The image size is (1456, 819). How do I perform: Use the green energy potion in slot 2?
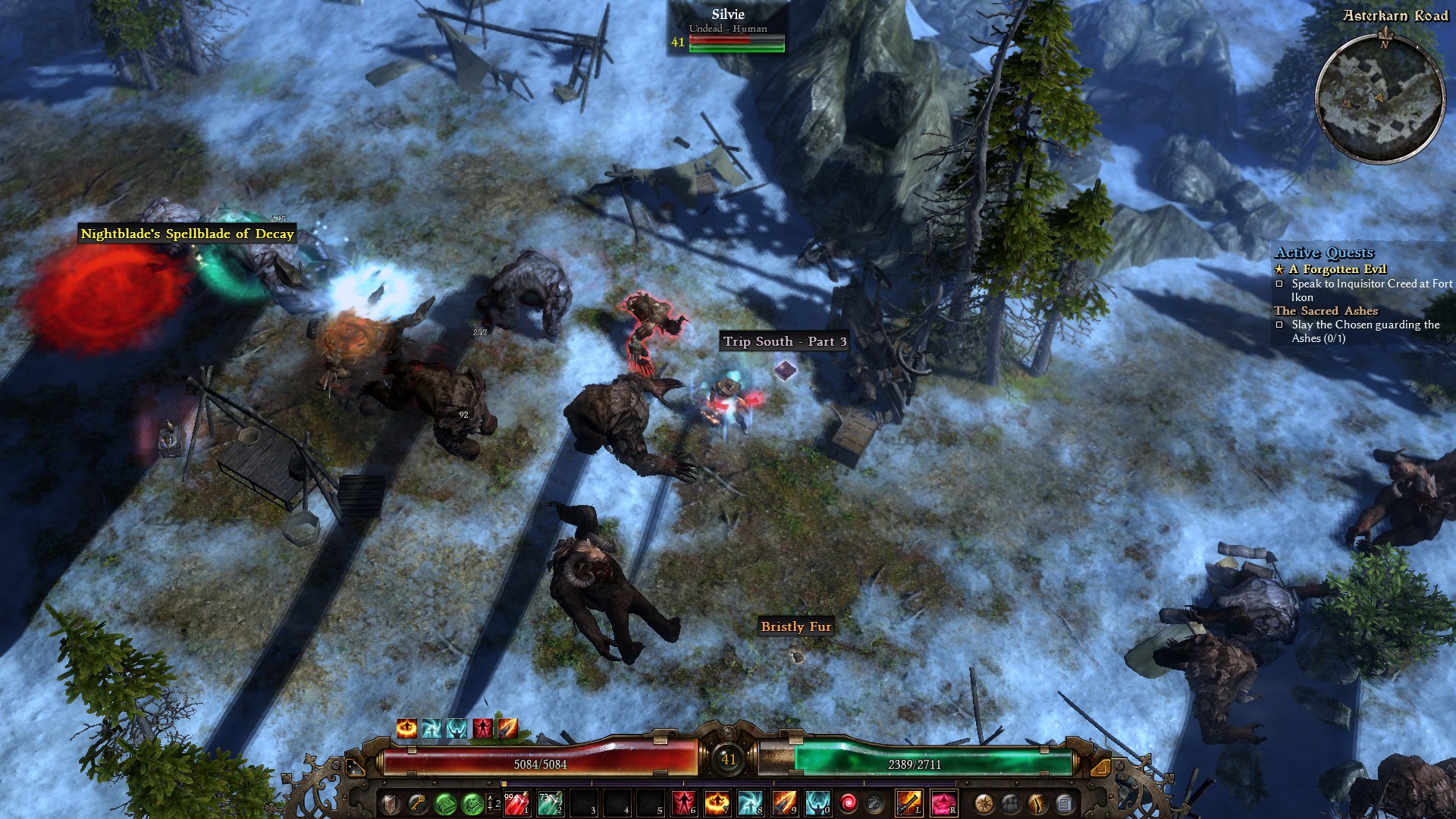coord(549,802)
